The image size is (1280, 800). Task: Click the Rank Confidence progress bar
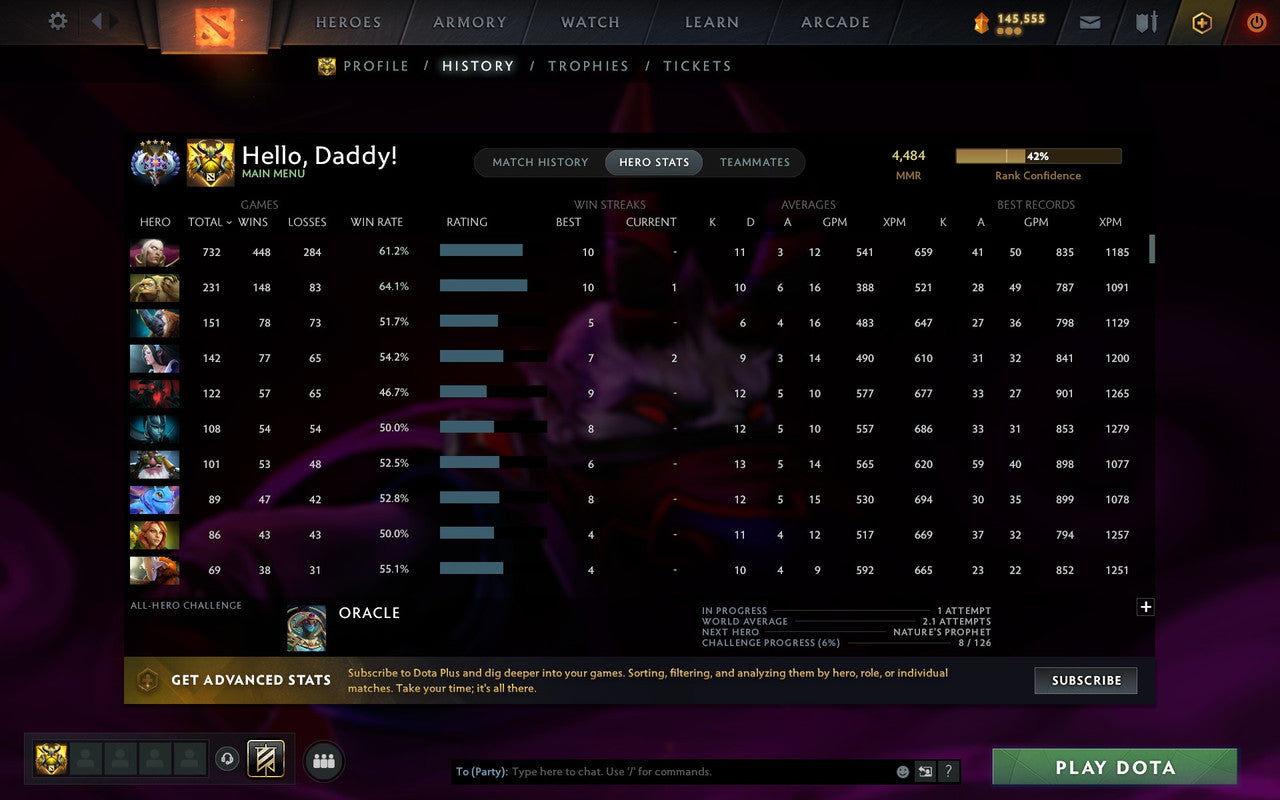[1039, 155]
